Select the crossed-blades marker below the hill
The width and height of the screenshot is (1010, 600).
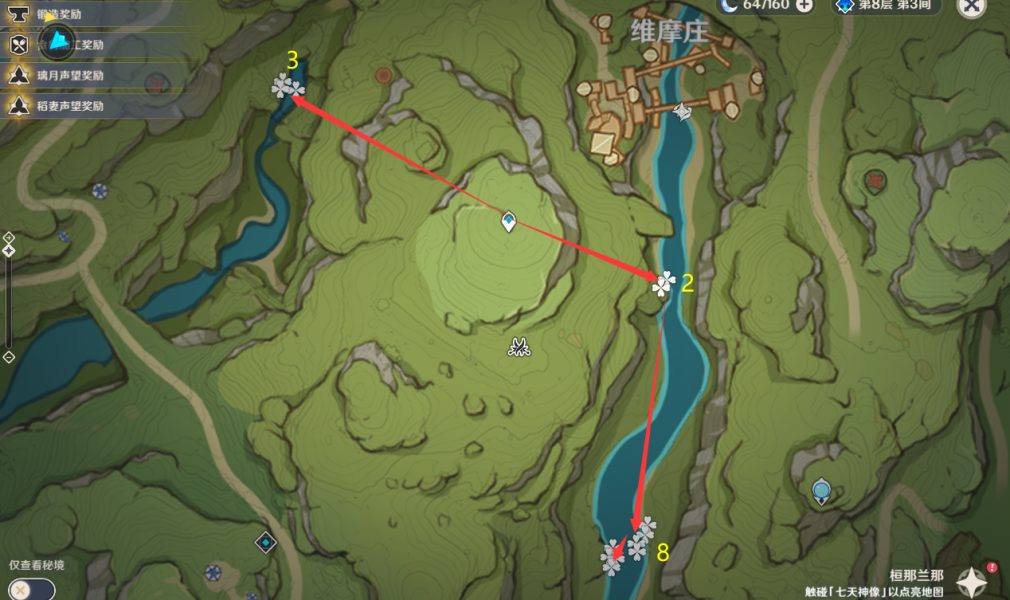(518, 347)
